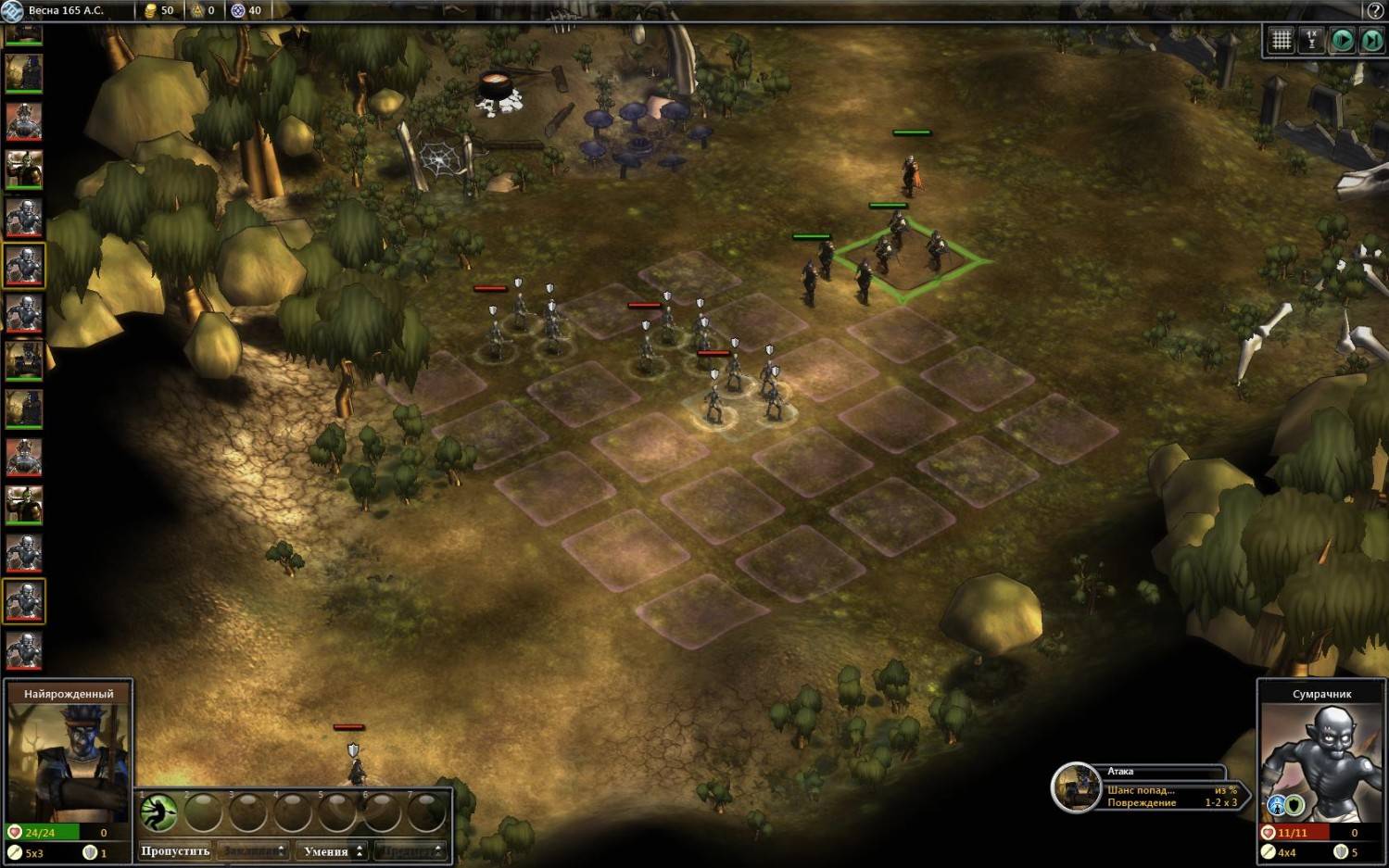Click the blue figure status icon on Сумрачник
The width and height of the screenshot is (1389, 868).
[x=1277, y=805]
